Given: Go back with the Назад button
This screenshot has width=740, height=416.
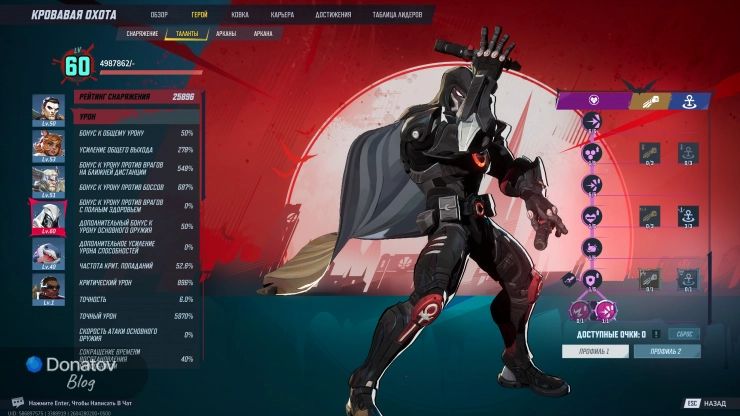Looking at the screenshot, I should click(x=706, y=403).
